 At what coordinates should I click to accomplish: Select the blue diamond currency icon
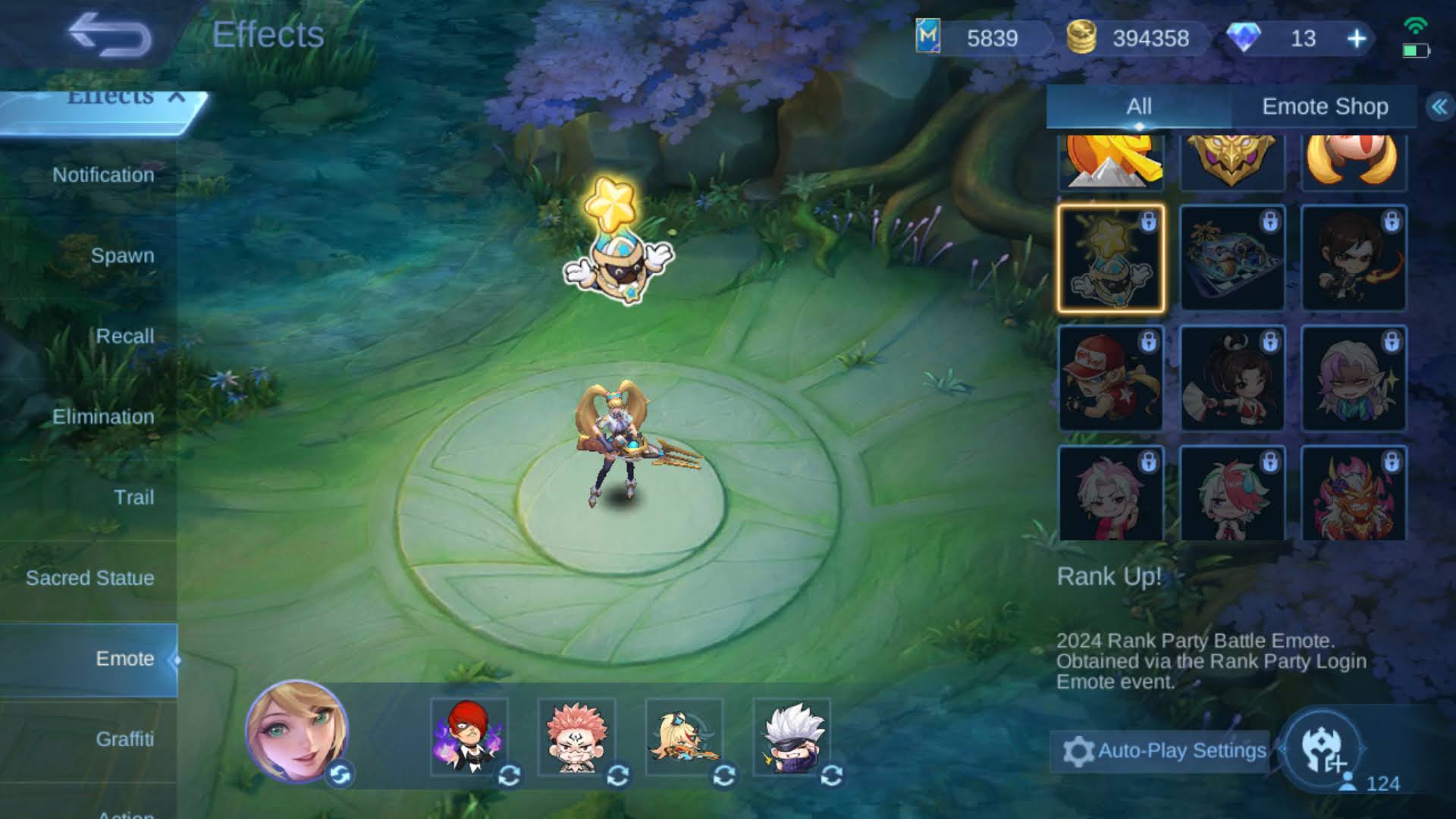[1254, 38]
